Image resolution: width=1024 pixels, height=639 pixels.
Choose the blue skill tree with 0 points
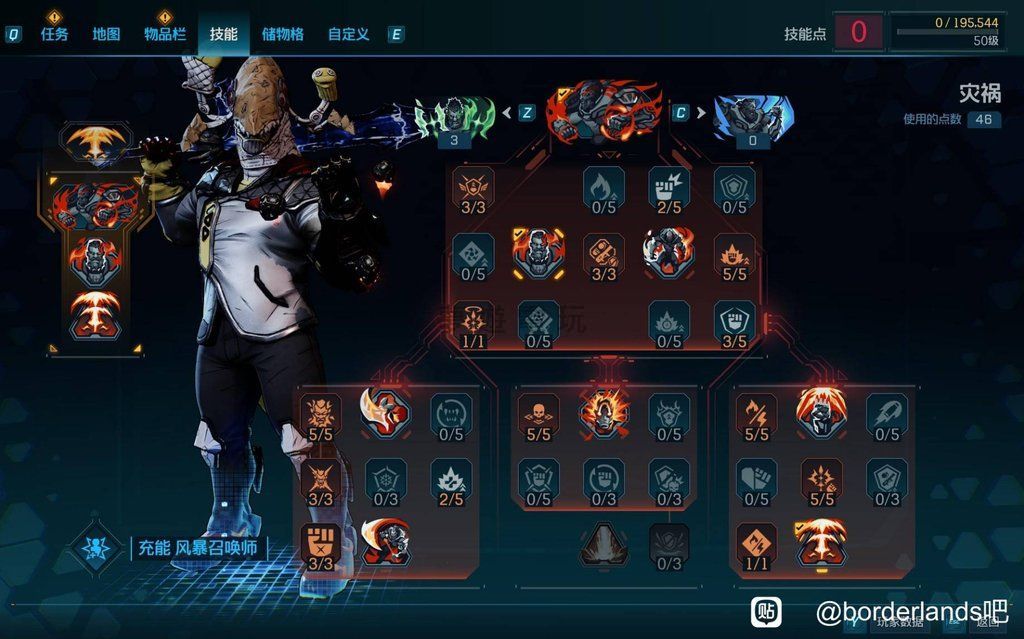pyautogui.click(x=753, y=117)
